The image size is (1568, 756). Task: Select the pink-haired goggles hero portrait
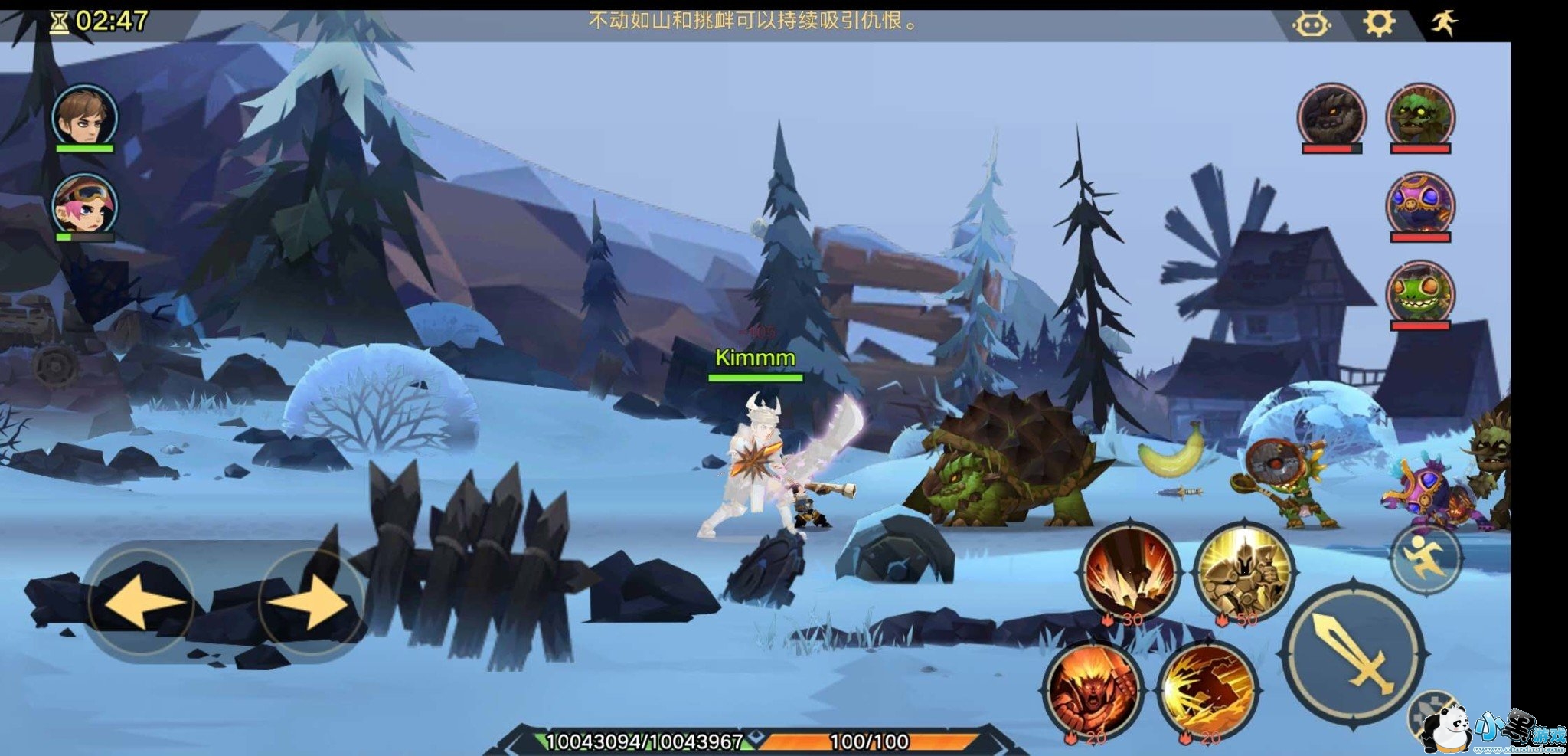point(84,205)
